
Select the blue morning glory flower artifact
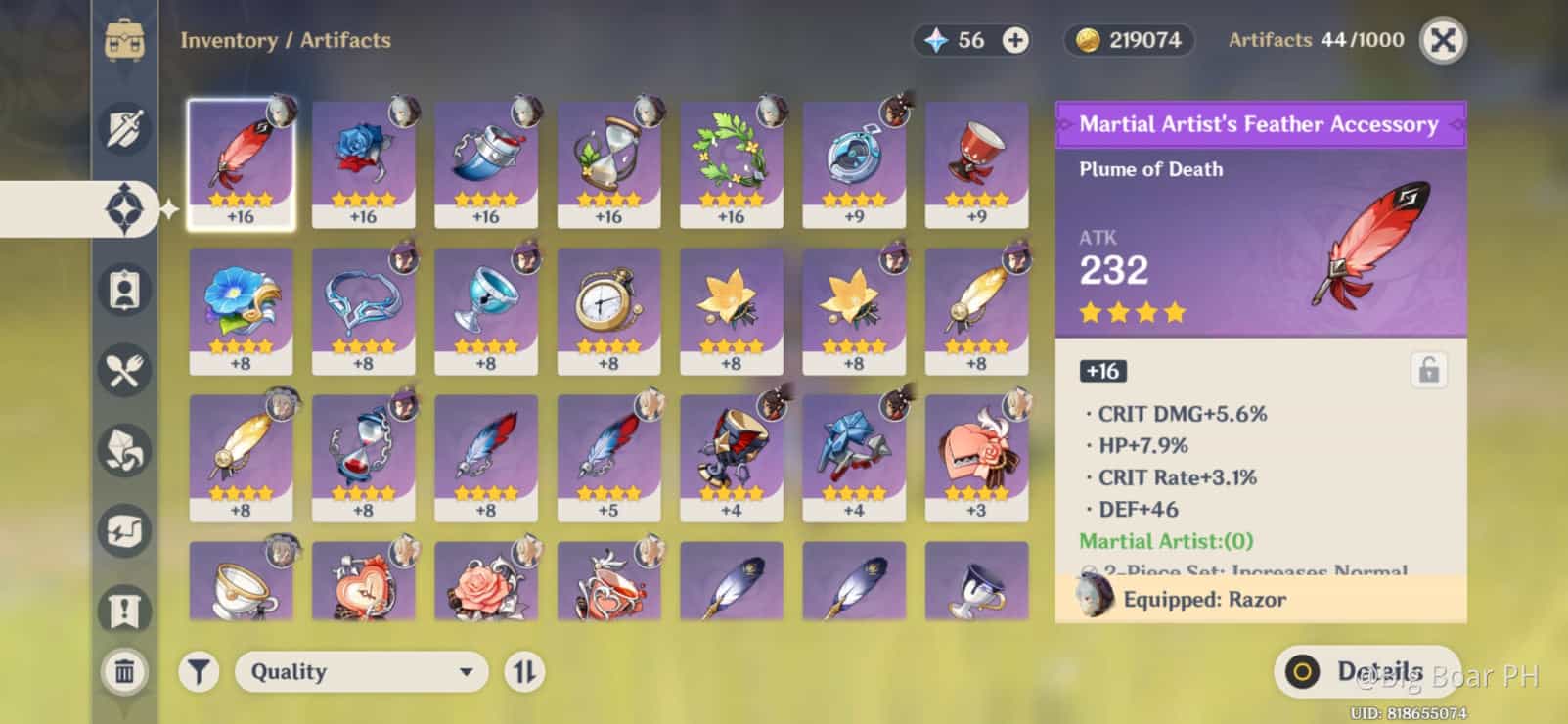tap(241, 310)
